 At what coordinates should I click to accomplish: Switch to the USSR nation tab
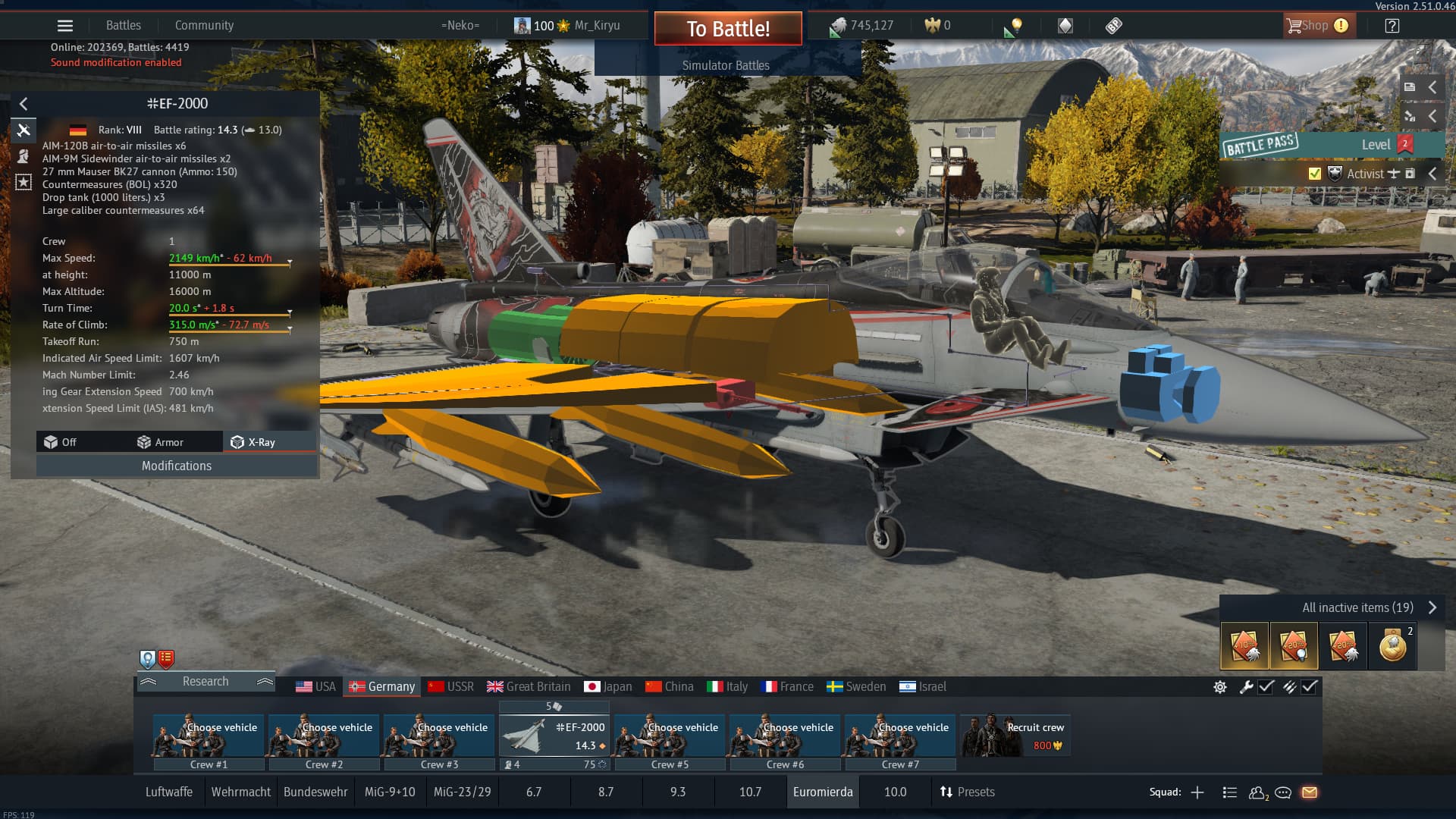(450, 687)
